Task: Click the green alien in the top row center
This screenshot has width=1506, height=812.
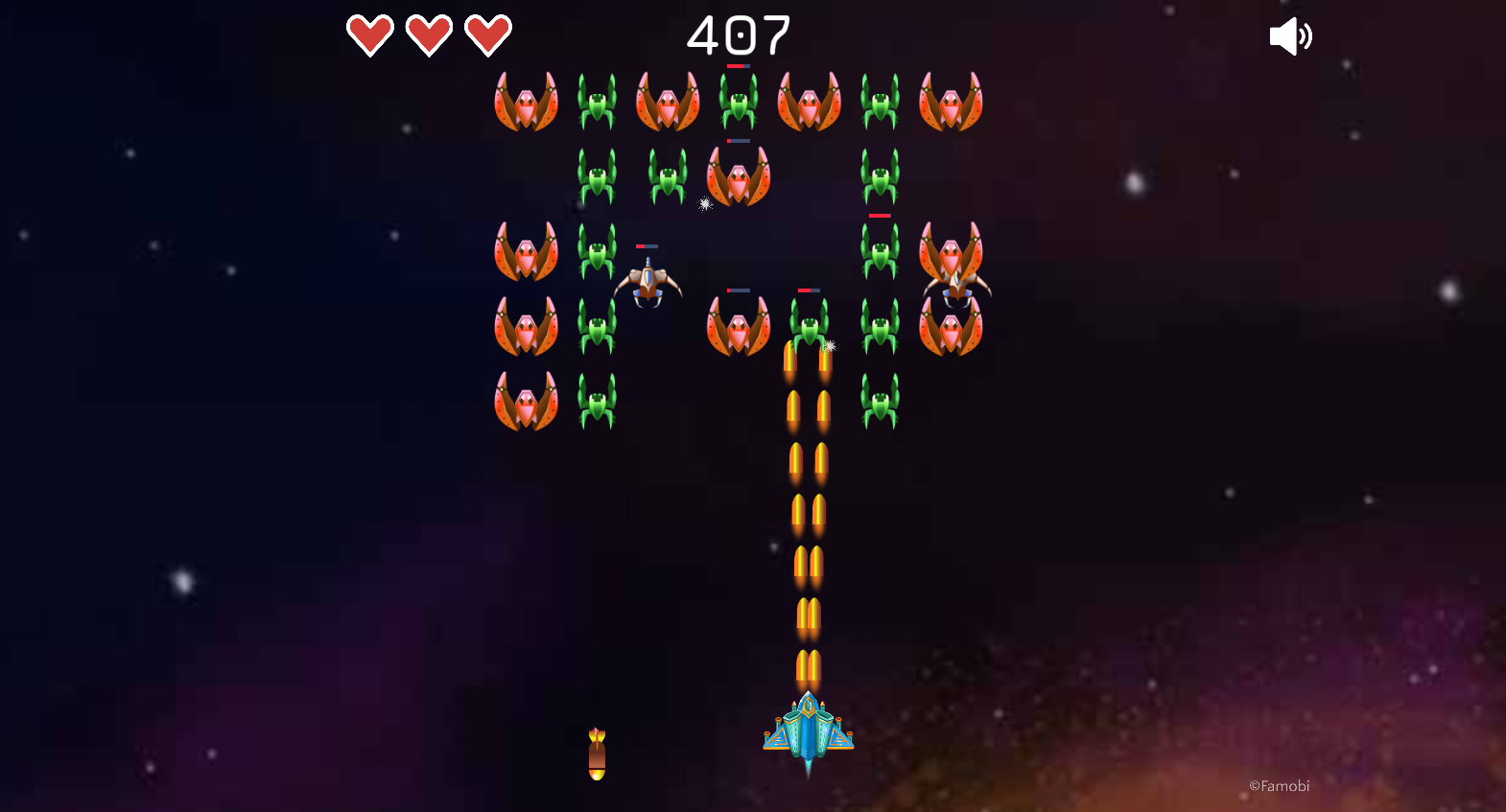Action: (739, 101)
